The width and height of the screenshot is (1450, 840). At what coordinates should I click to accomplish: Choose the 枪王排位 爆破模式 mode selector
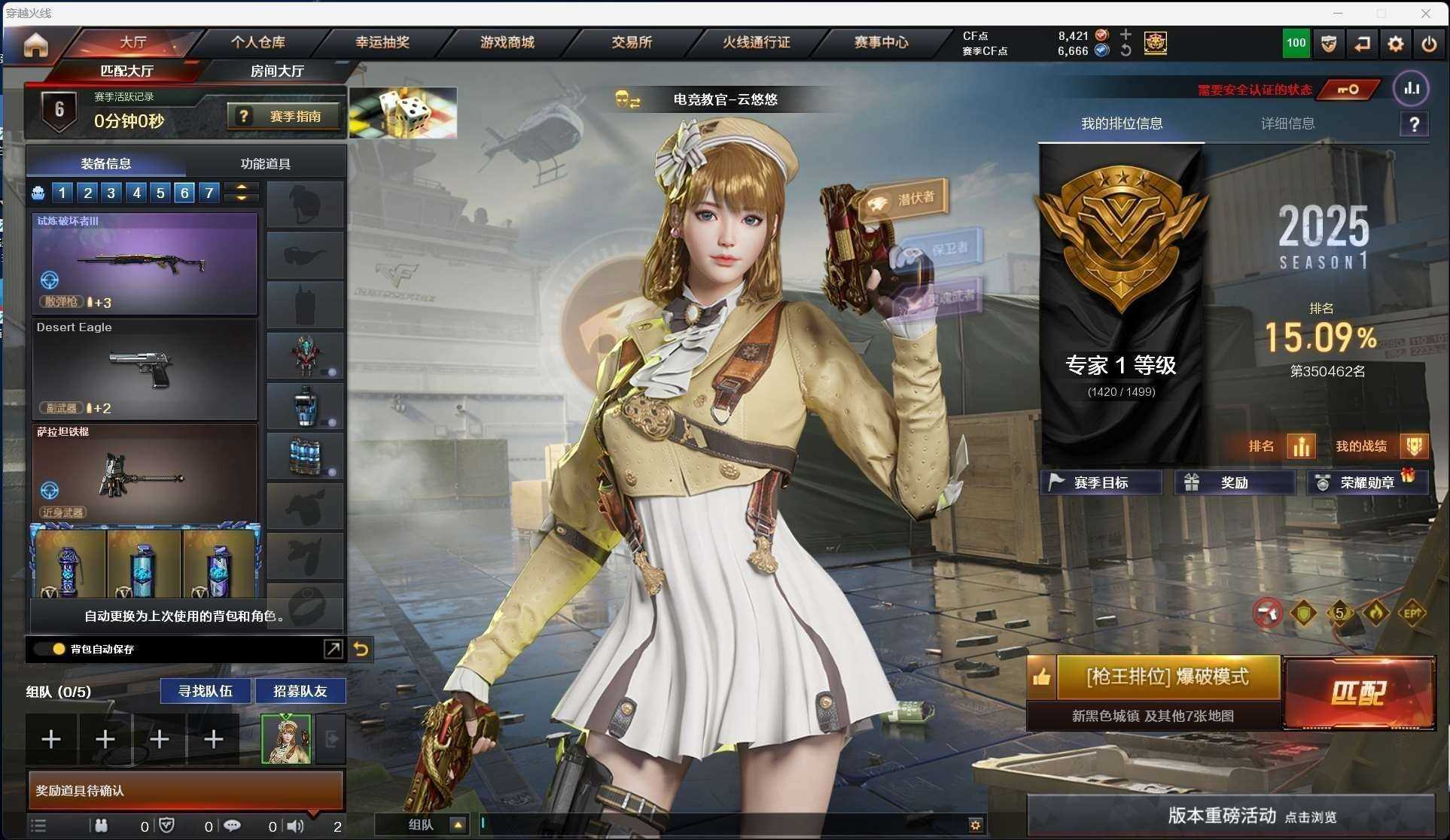coord(1168,677)
